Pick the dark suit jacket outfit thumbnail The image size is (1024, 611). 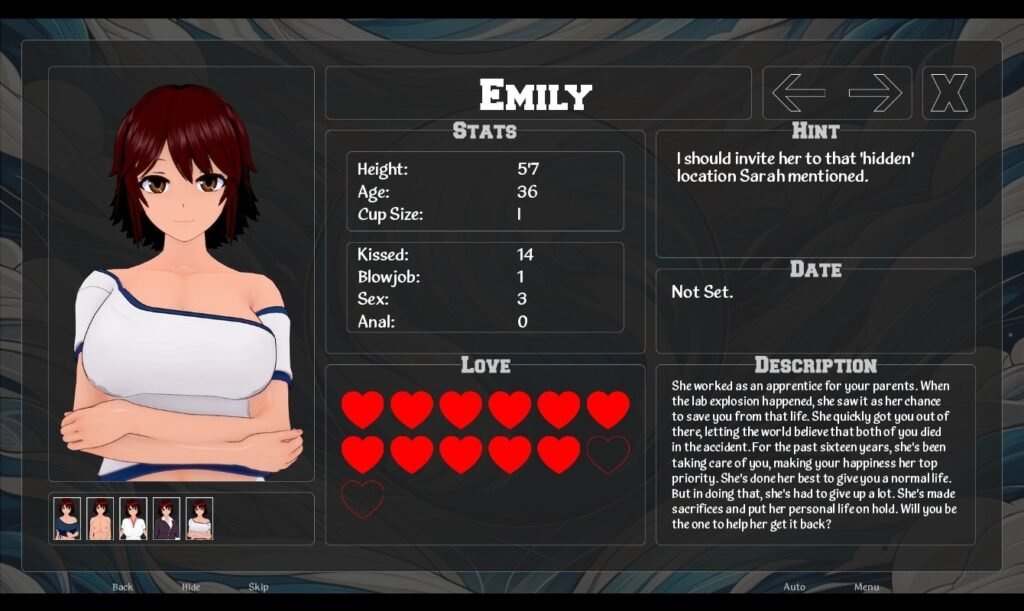pyautogui.click(x=166, y=519)
